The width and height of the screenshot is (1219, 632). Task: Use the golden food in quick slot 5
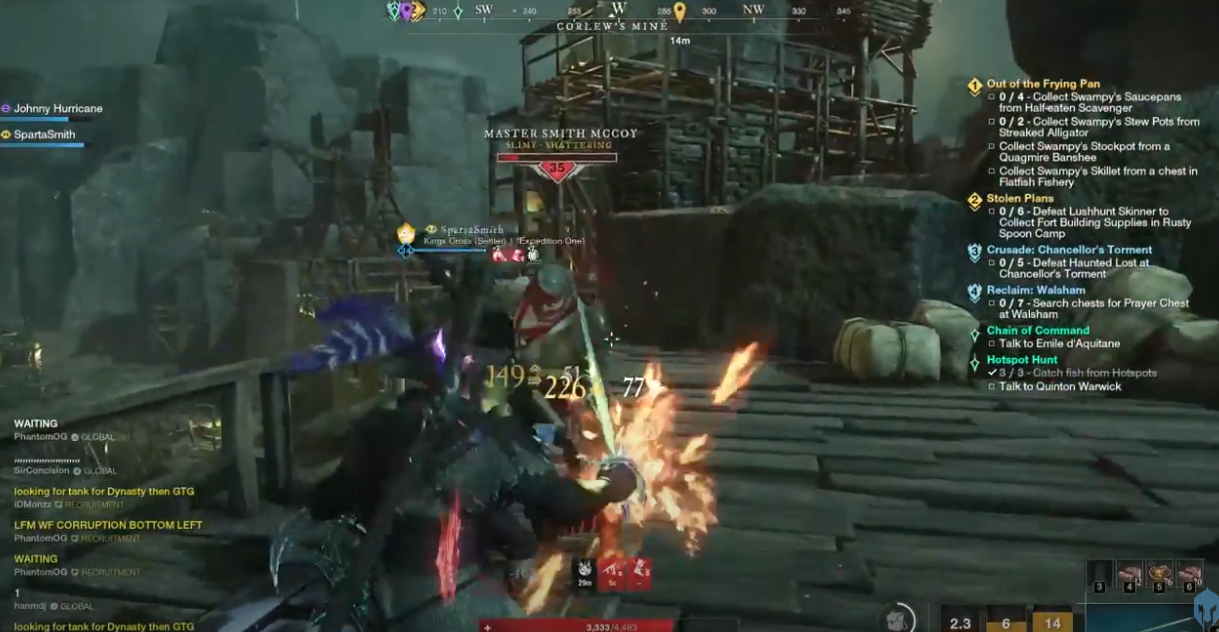tap(1159, 574)
